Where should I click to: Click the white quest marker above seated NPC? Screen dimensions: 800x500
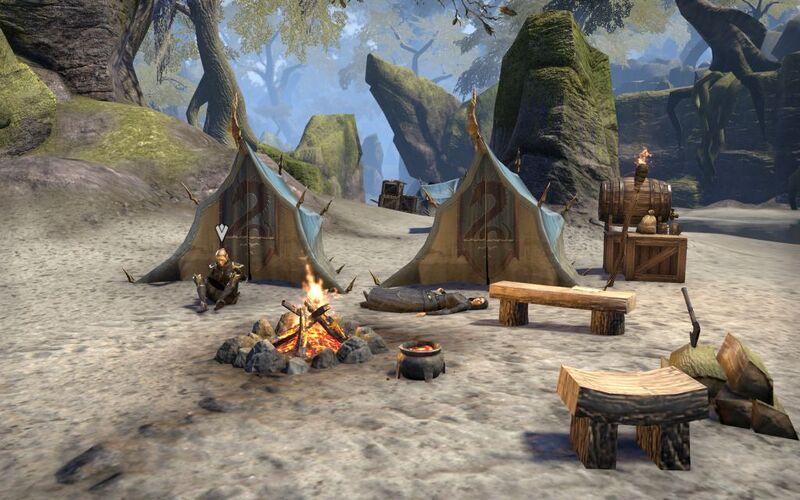click(222, 233)
